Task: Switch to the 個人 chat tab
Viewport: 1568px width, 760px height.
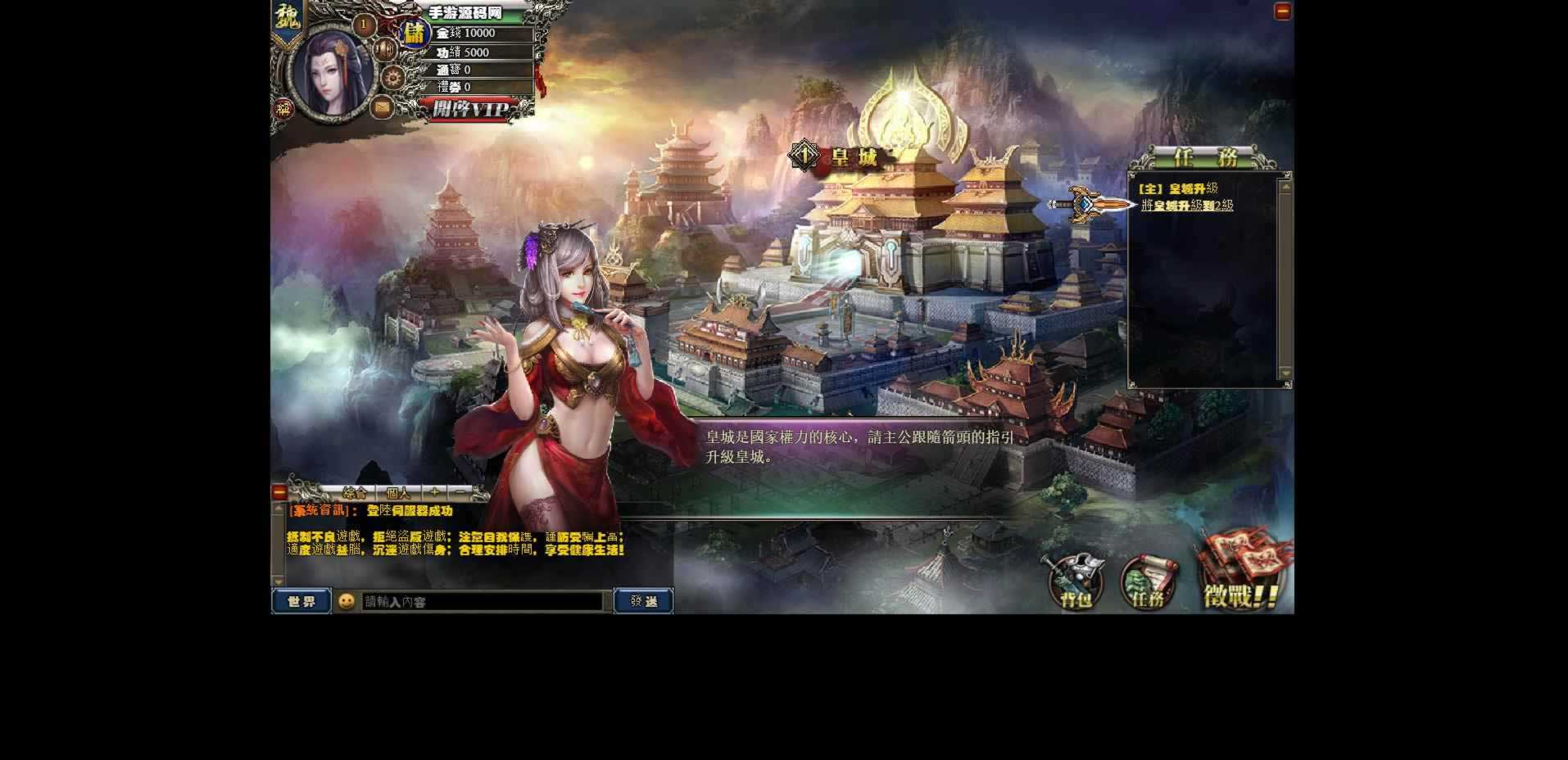Action: 398,493
